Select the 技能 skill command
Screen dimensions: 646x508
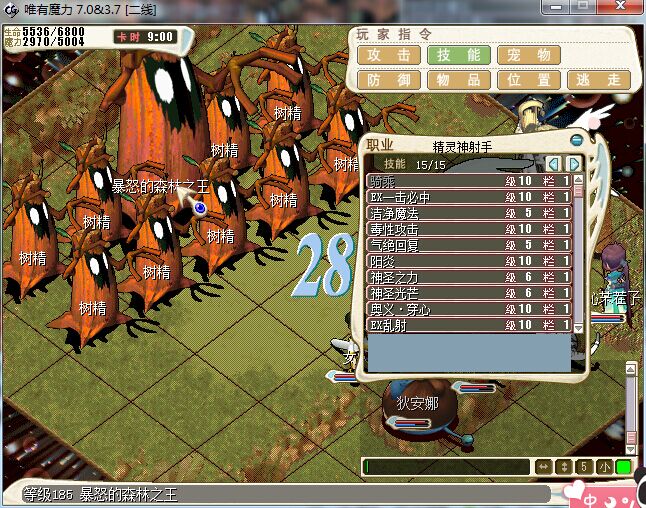[x=459, y=55]
